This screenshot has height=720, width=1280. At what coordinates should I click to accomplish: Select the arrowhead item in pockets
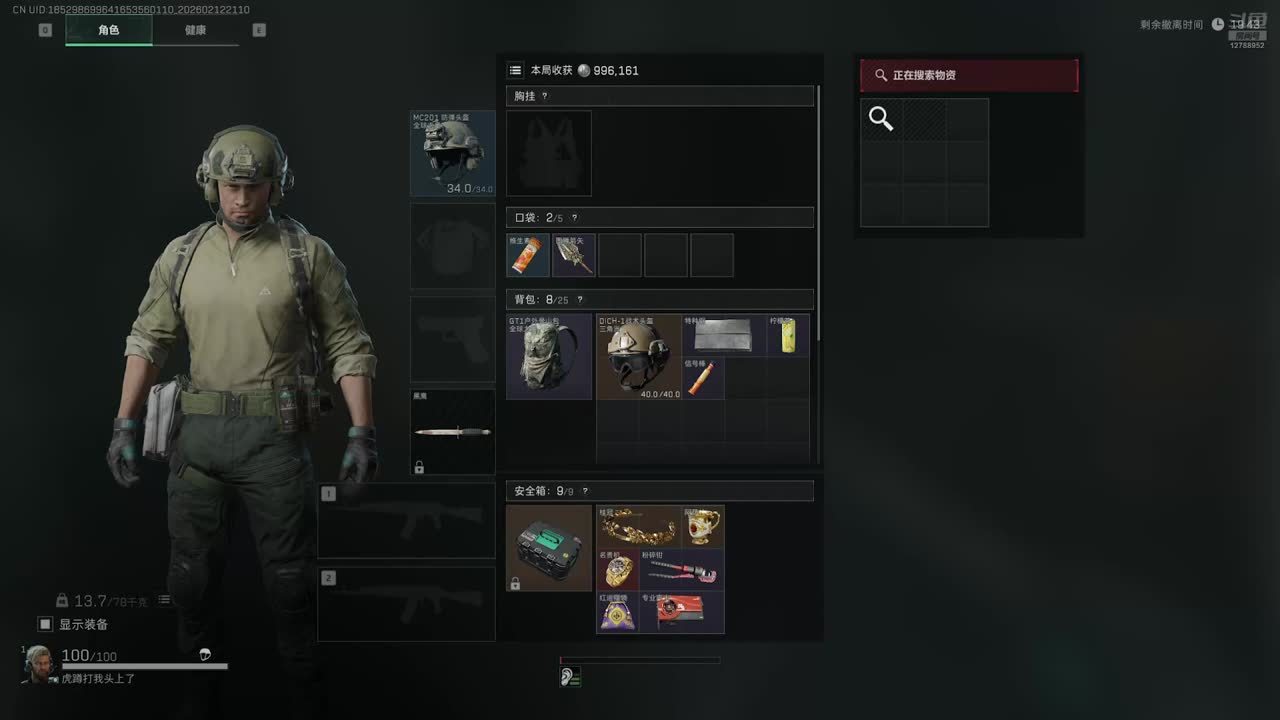tap(574, 255)
